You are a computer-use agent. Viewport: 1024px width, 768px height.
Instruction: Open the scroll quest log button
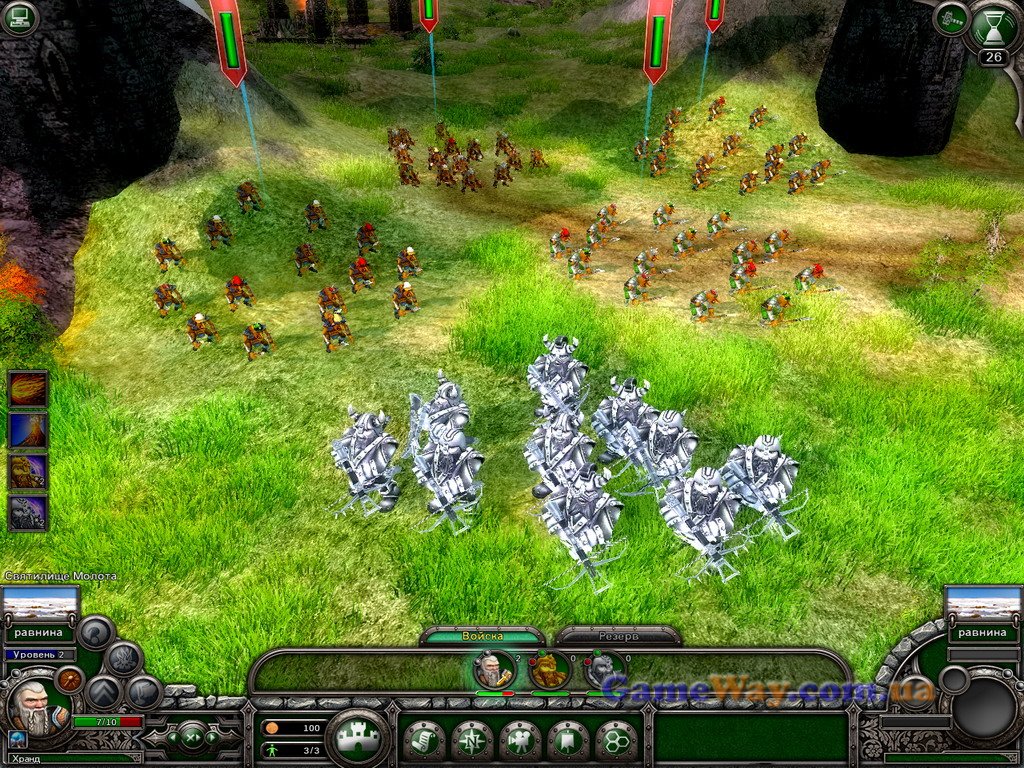click(424, 740)
